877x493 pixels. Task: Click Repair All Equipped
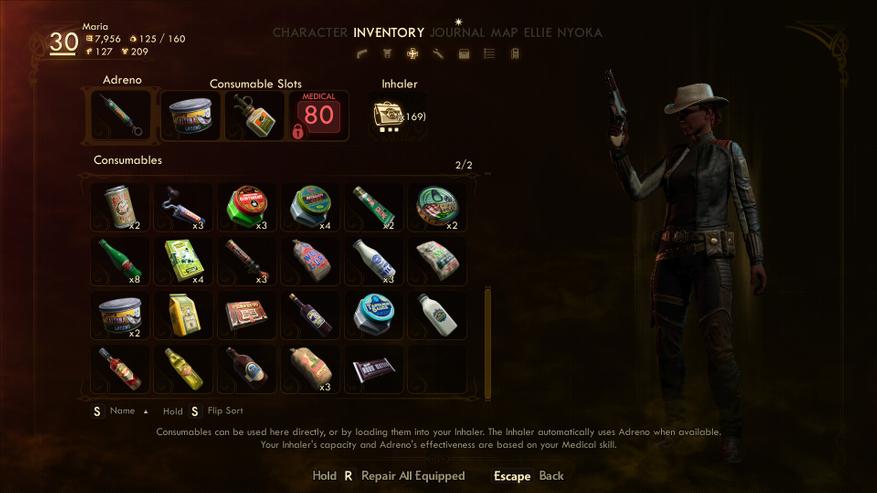coord(412,476)
